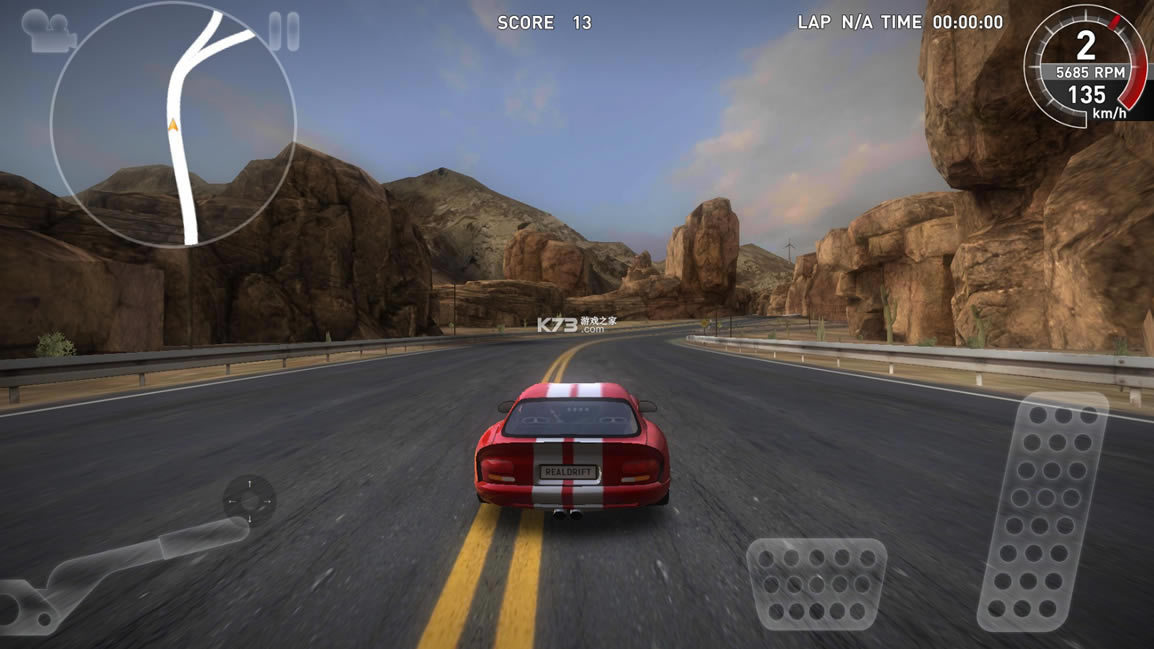This screenshot has height=649, width=1154.
Task: Step on the tall accelerator pedal
Action: coord(1044,511)
